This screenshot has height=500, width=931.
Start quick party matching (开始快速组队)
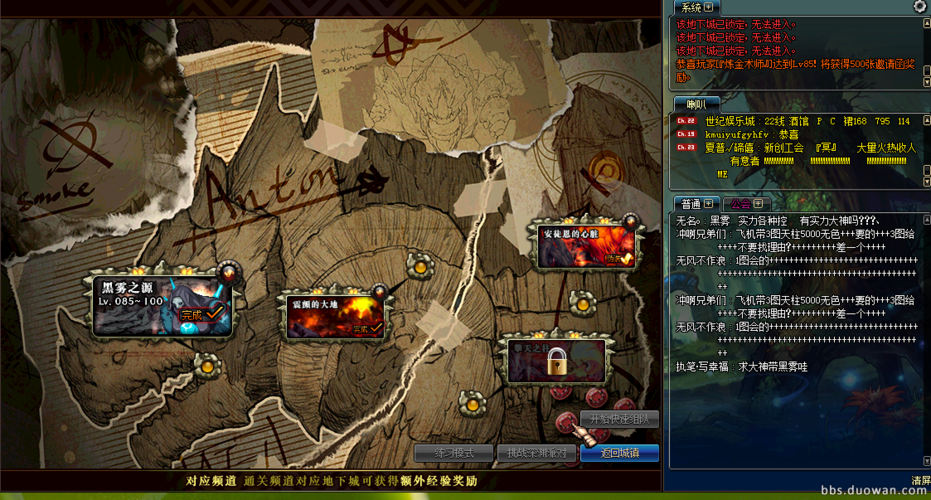pos(620,419)
